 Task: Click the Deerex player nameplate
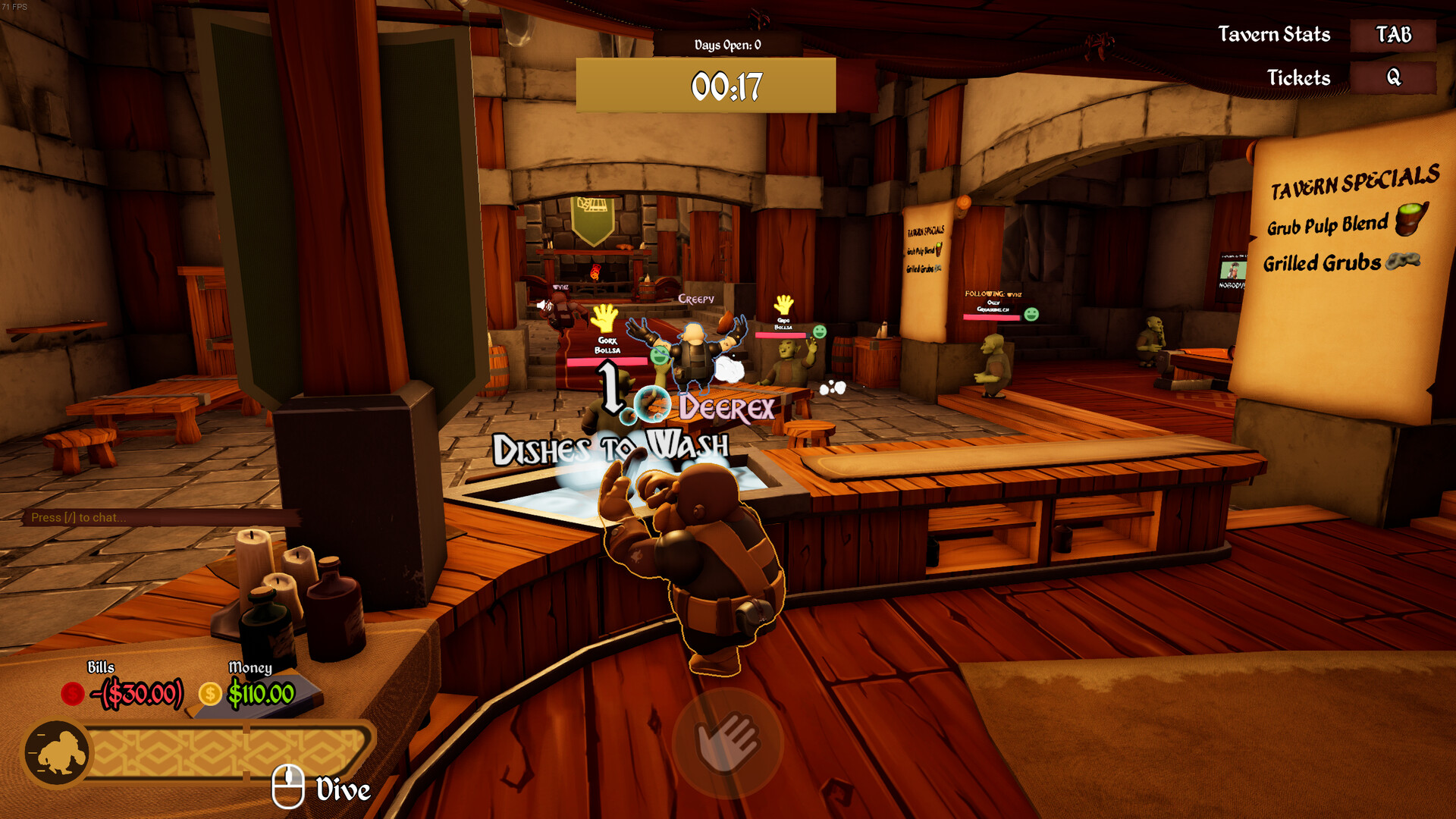coord(725,407)
